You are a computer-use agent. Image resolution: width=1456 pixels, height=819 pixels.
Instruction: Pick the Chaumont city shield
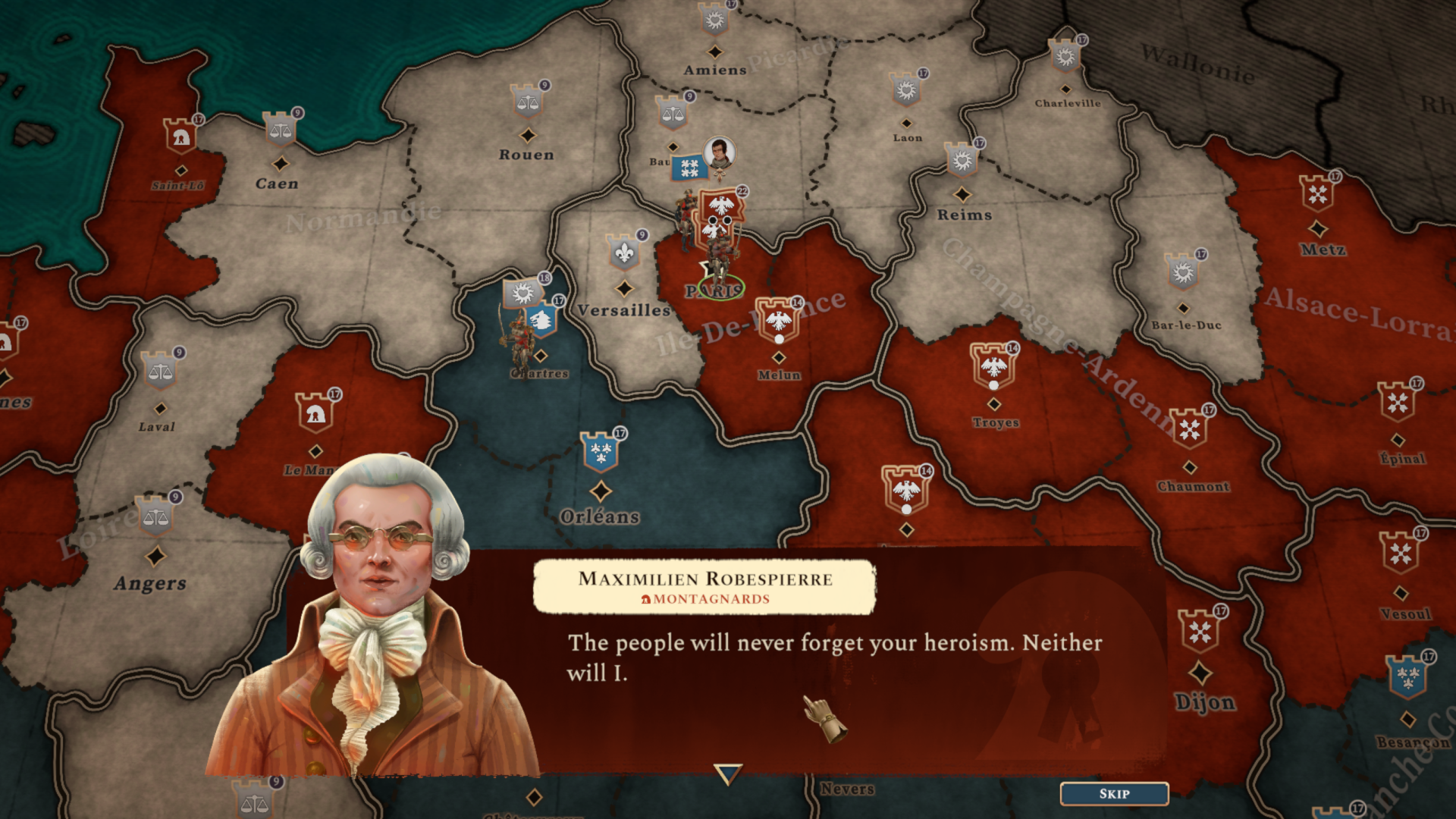pyautogui.click(x=1189, y=429)
